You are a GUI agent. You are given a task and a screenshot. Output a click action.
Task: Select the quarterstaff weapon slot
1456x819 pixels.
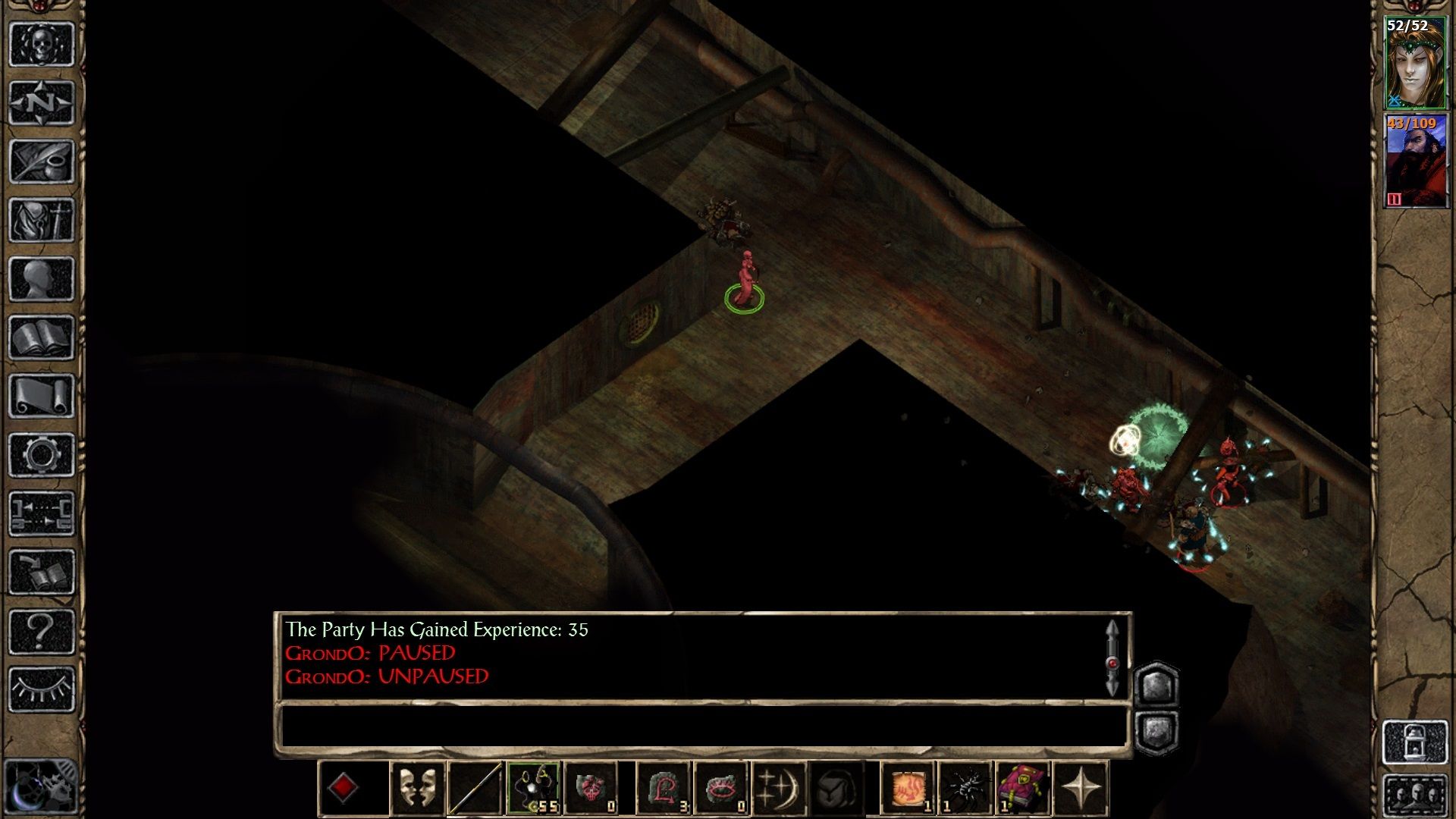(x=475, y=789)
